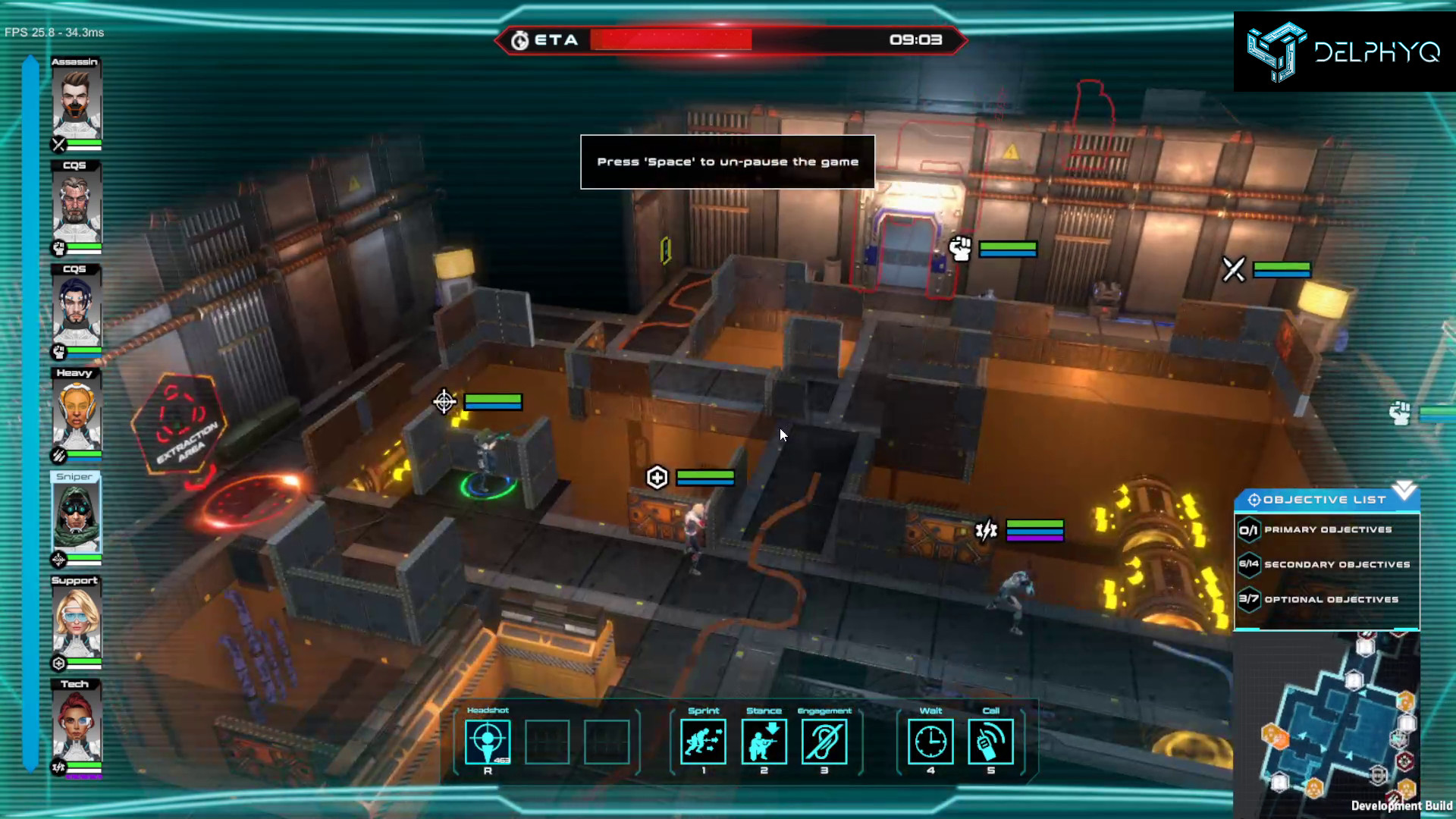
Task: Click the red ETA progress bar
Action: click(670, 39)
